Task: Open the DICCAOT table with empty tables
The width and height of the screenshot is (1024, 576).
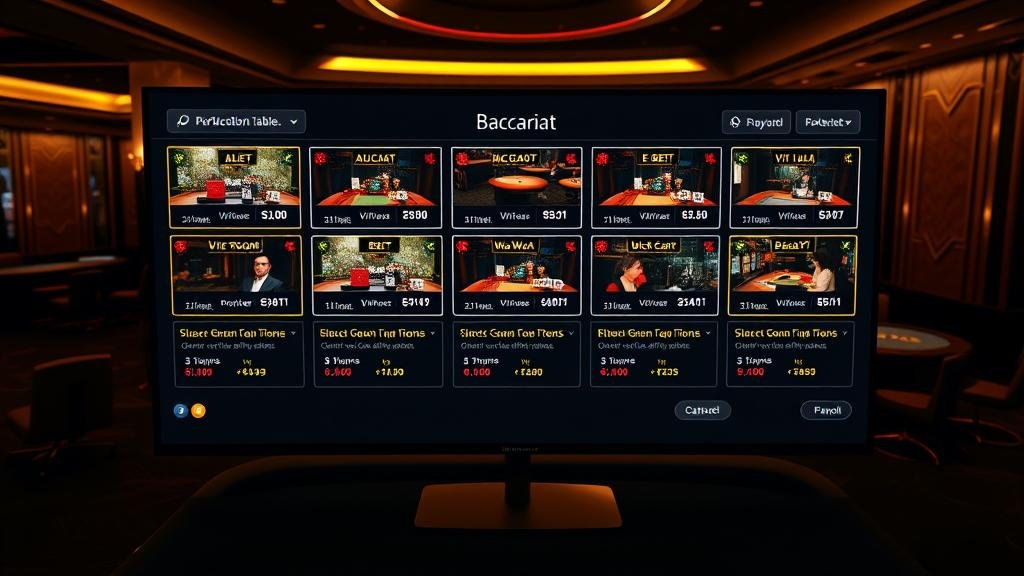Action: pos(516,188)
